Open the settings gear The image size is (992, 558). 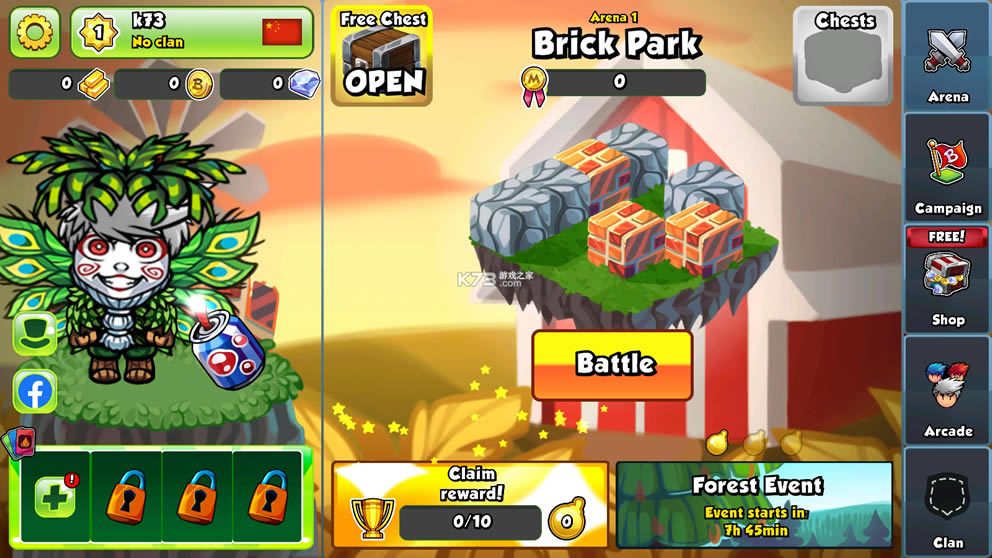coord(34,32)
